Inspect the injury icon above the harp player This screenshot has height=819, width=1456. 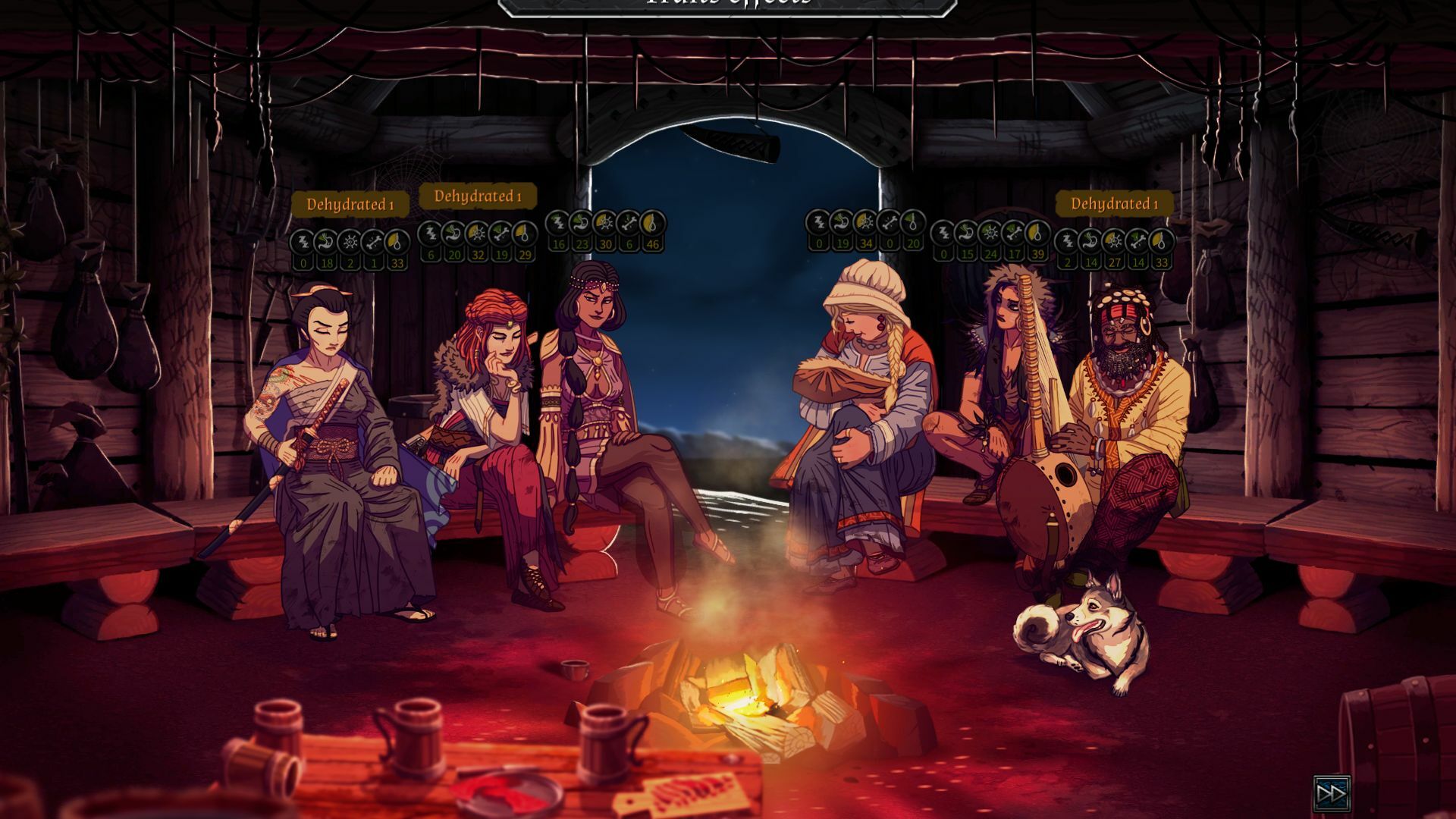tap(1015, 233)
